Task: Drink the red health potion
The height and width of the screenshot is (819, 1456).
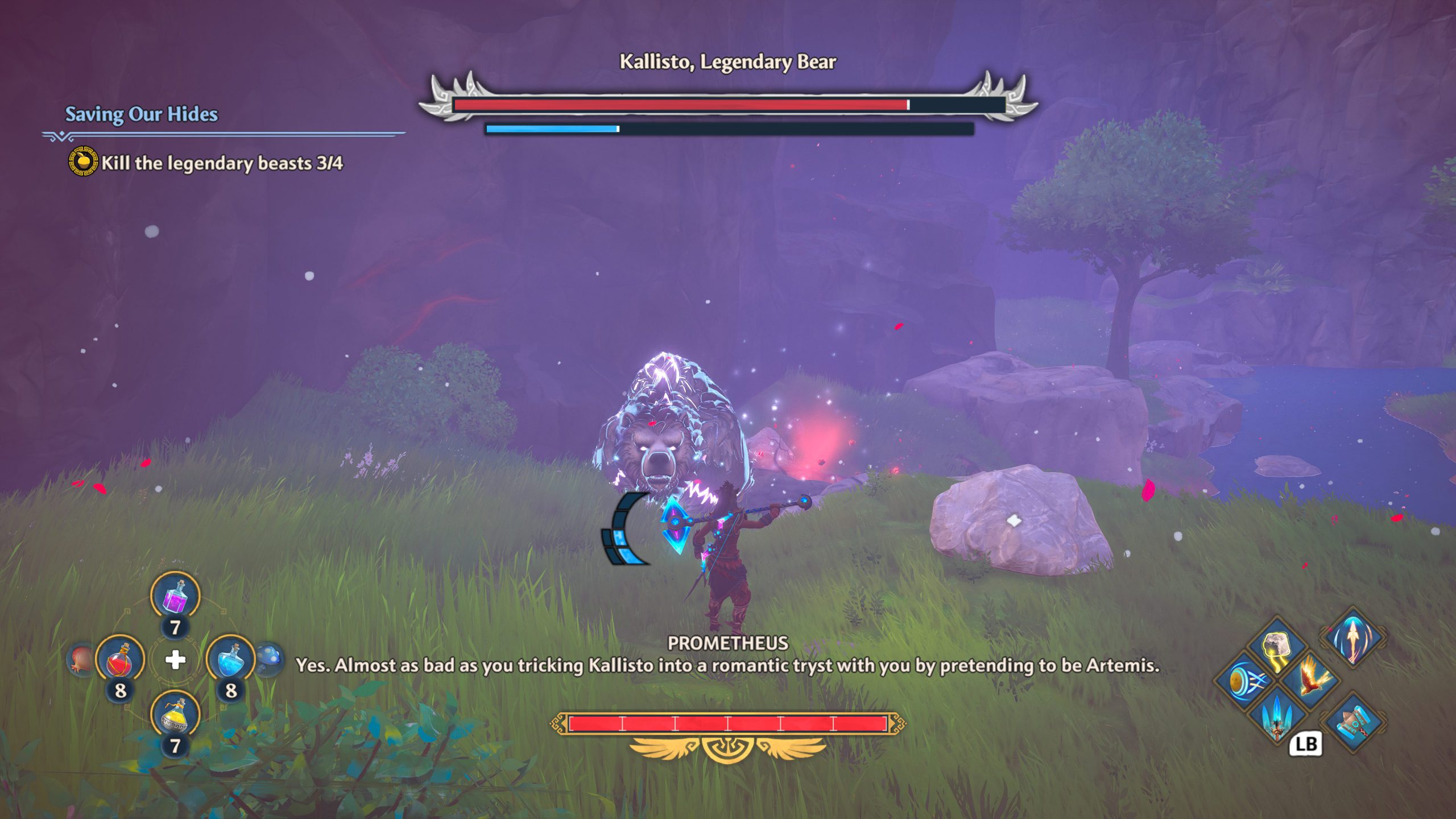Action: point(120,660)
